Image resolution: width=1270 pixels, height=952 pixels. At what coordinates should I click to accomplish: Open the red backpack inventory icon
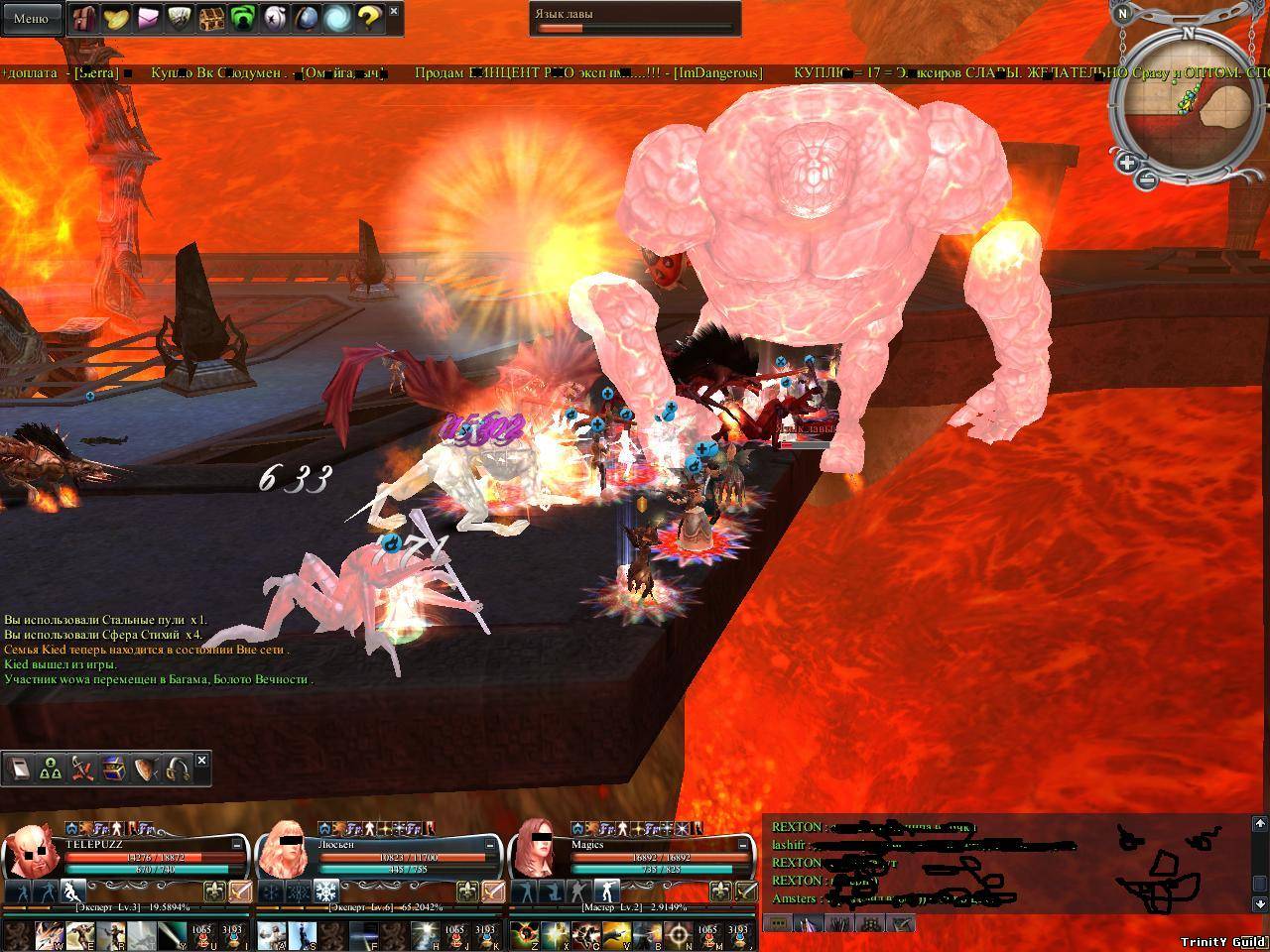point(83,18)
